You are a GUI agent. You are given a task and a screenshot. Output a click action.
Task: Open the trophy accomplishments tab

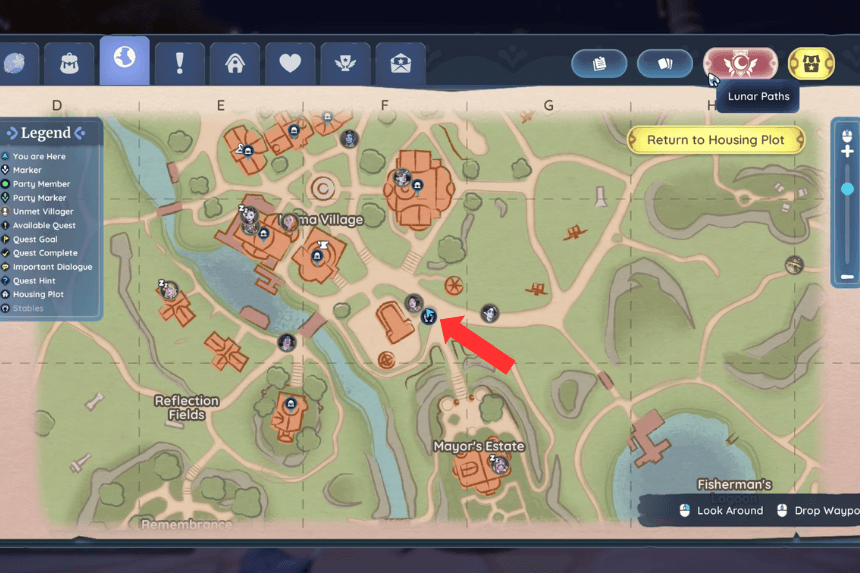(345, 64)
